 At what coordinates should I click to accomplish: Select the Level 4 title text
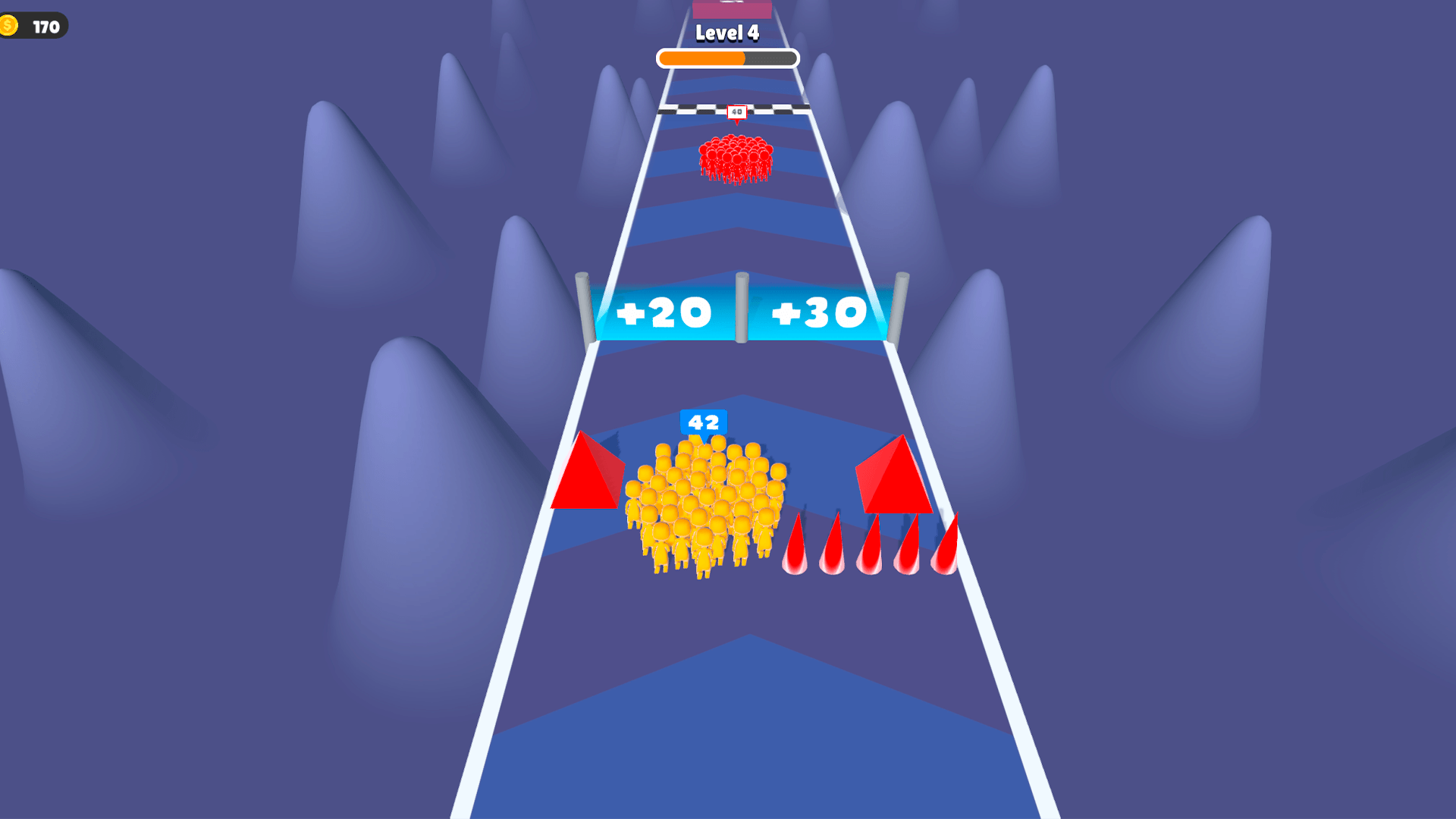click(726, 33)
